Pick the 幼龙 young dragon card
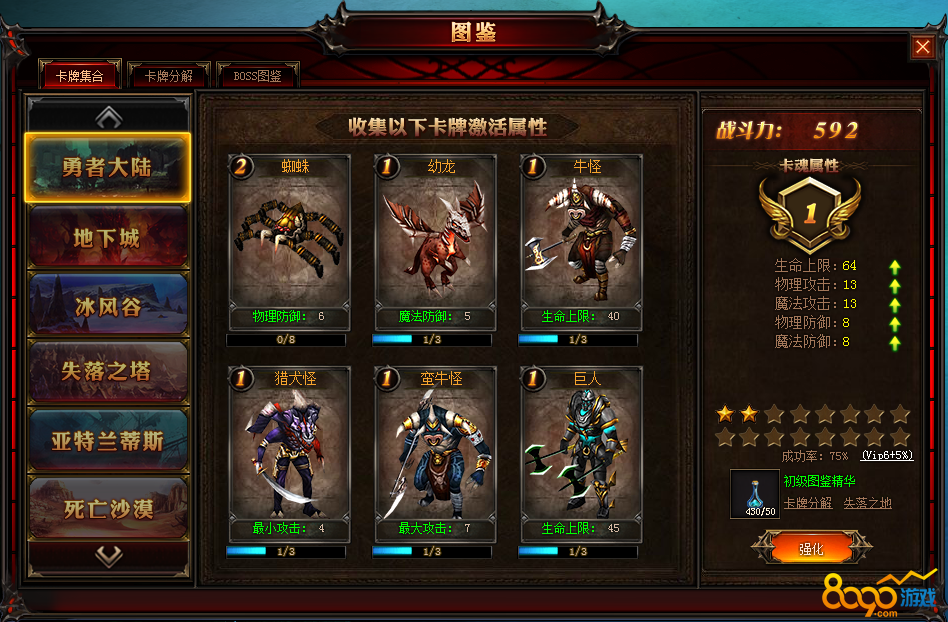The height and width of the screenshot is (622, 948). pos(435,242)
